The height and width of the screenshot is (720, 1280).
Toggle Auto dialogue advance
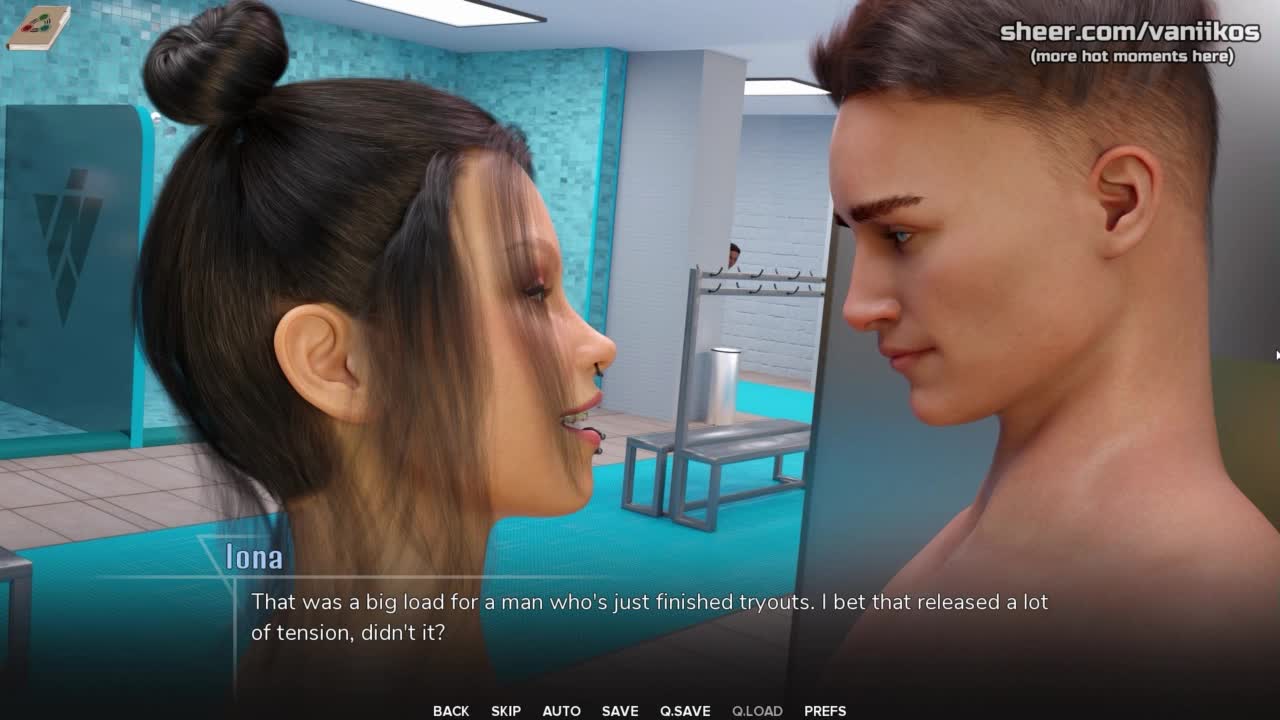point(561,711)
